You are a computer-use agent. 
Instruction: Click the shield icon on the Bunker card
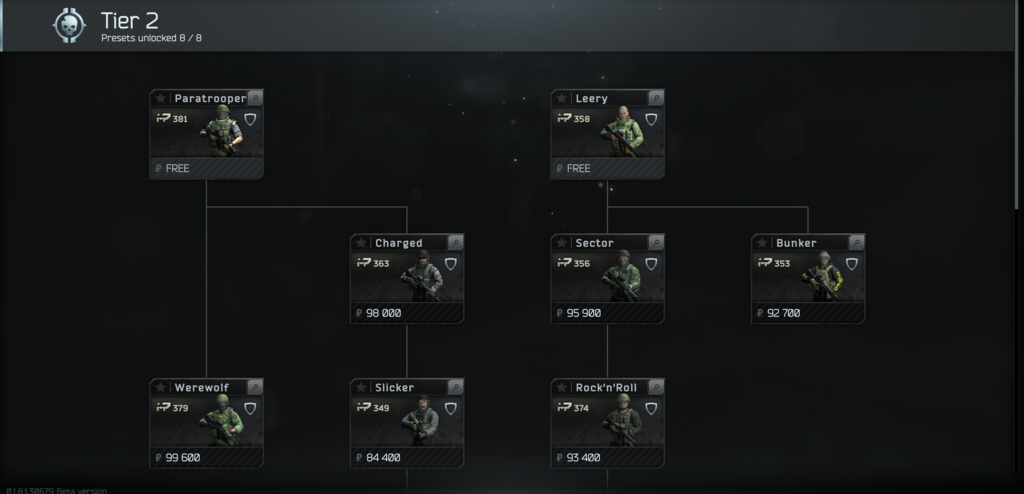click(851, 264)
